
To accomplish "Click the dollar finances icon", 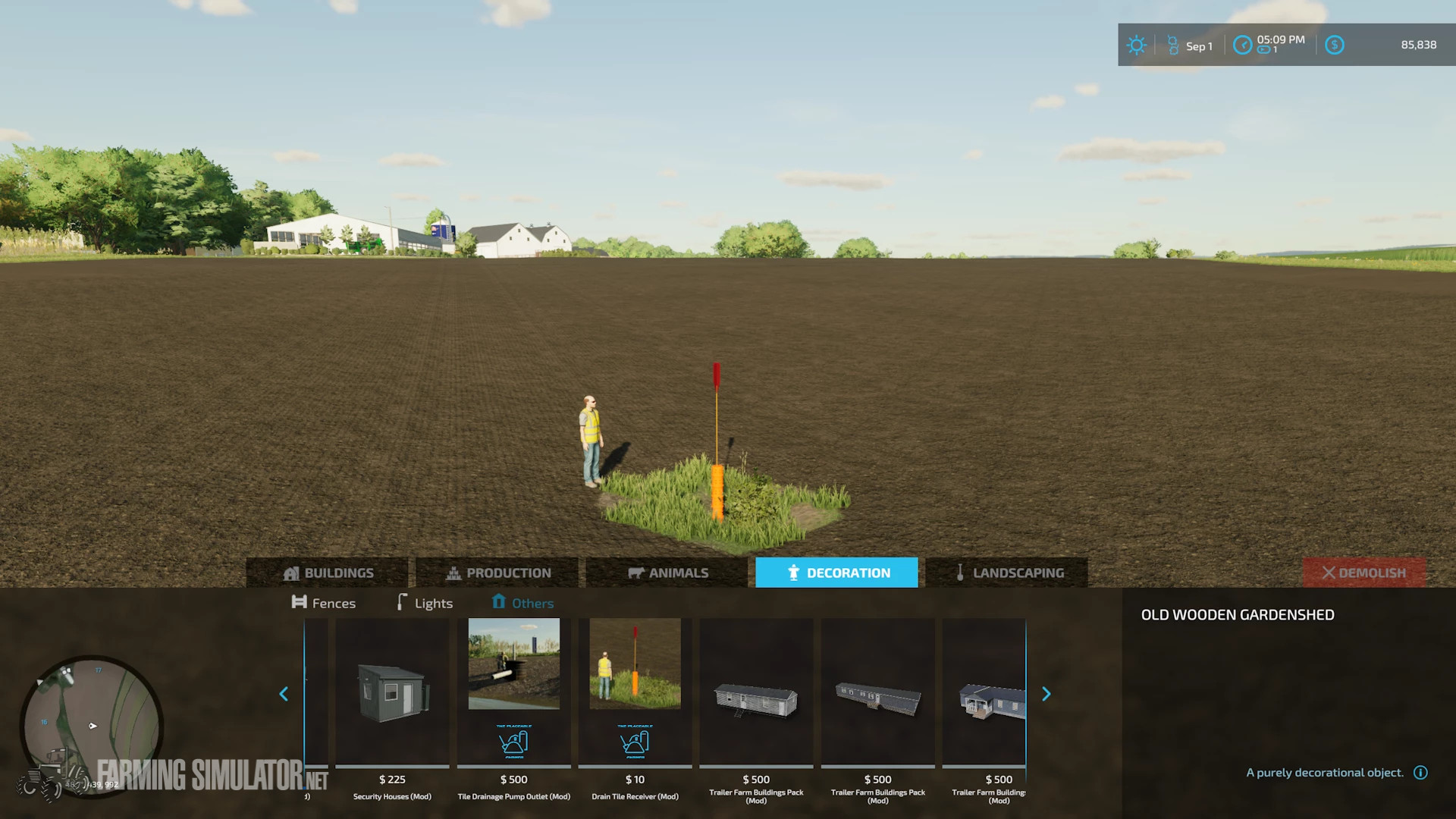I will [1335, 45].
